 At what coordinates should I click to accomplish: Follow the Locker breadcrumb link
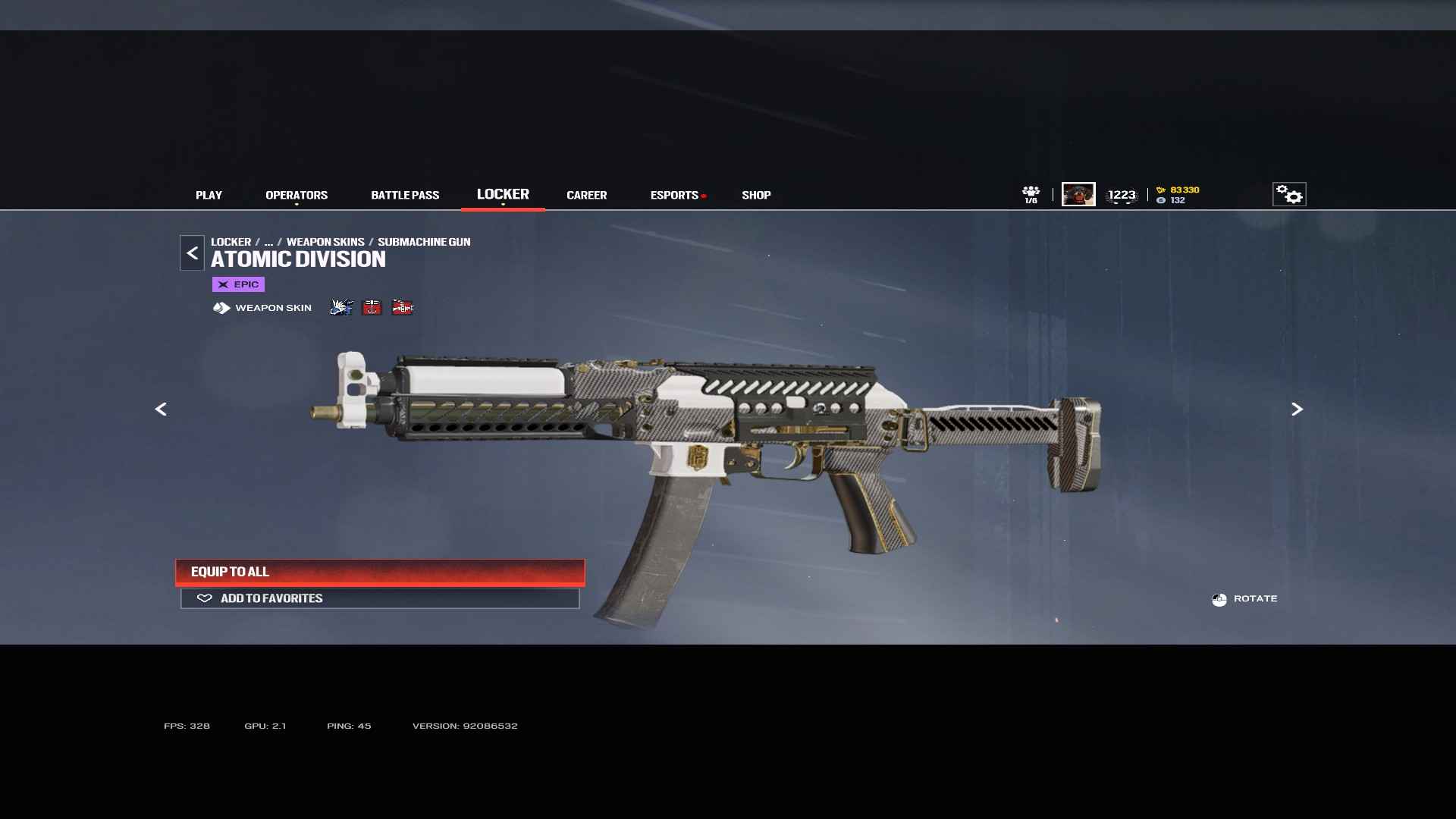tap(231, 242)
